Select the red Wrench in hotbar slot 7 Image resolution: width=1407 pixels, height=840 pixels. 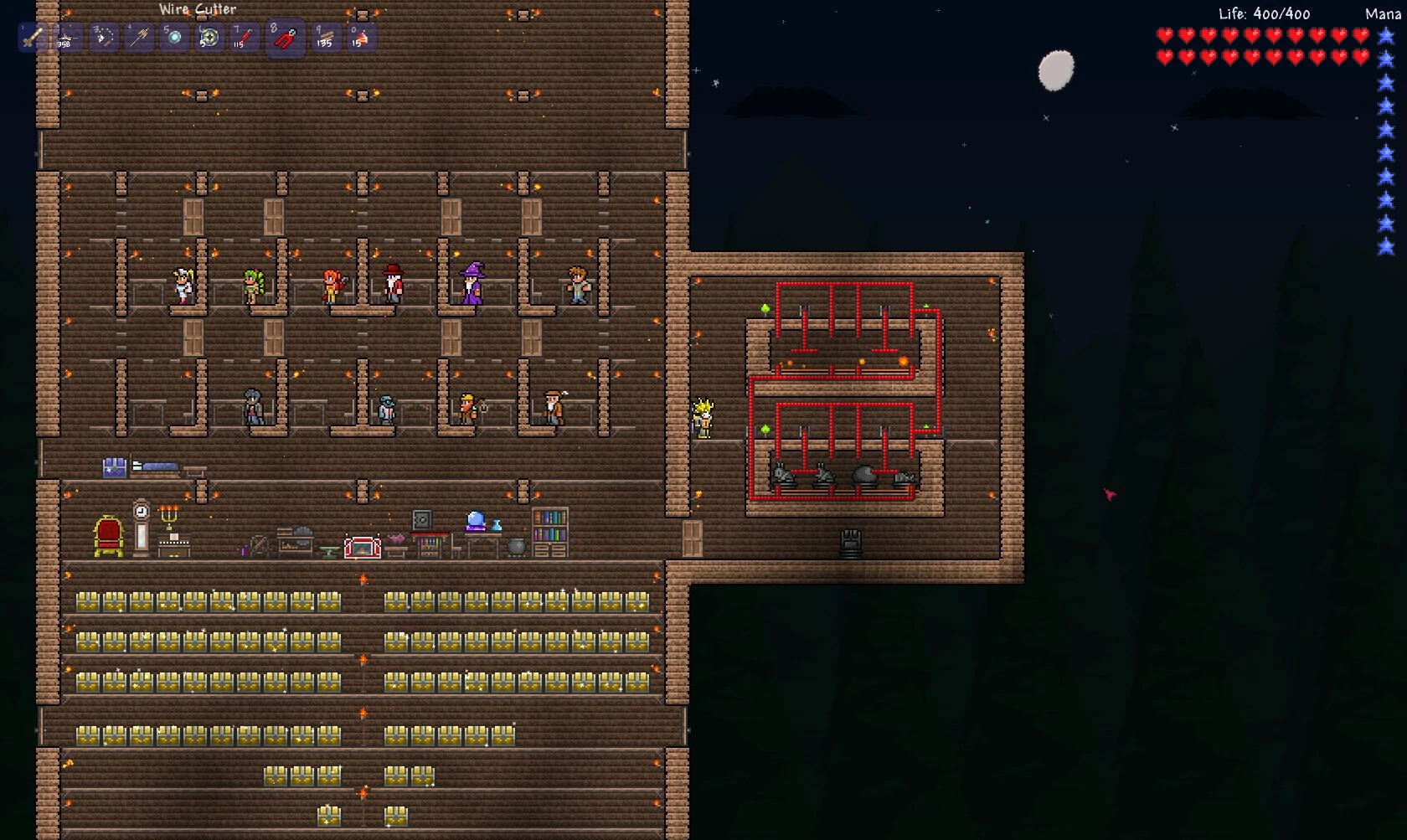(x=243, y=37)
